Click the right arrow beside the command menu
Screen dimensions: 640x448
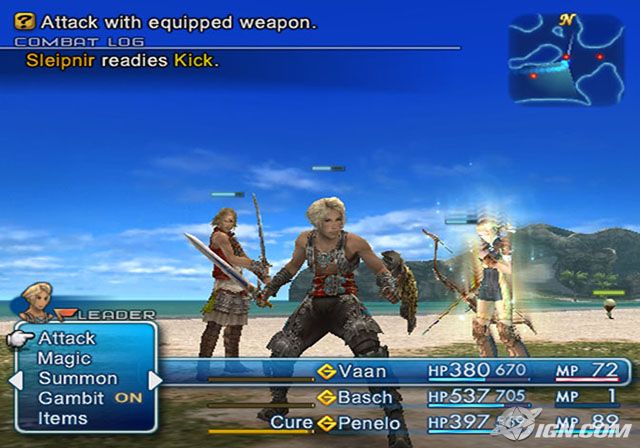click(x=155, y=380)
